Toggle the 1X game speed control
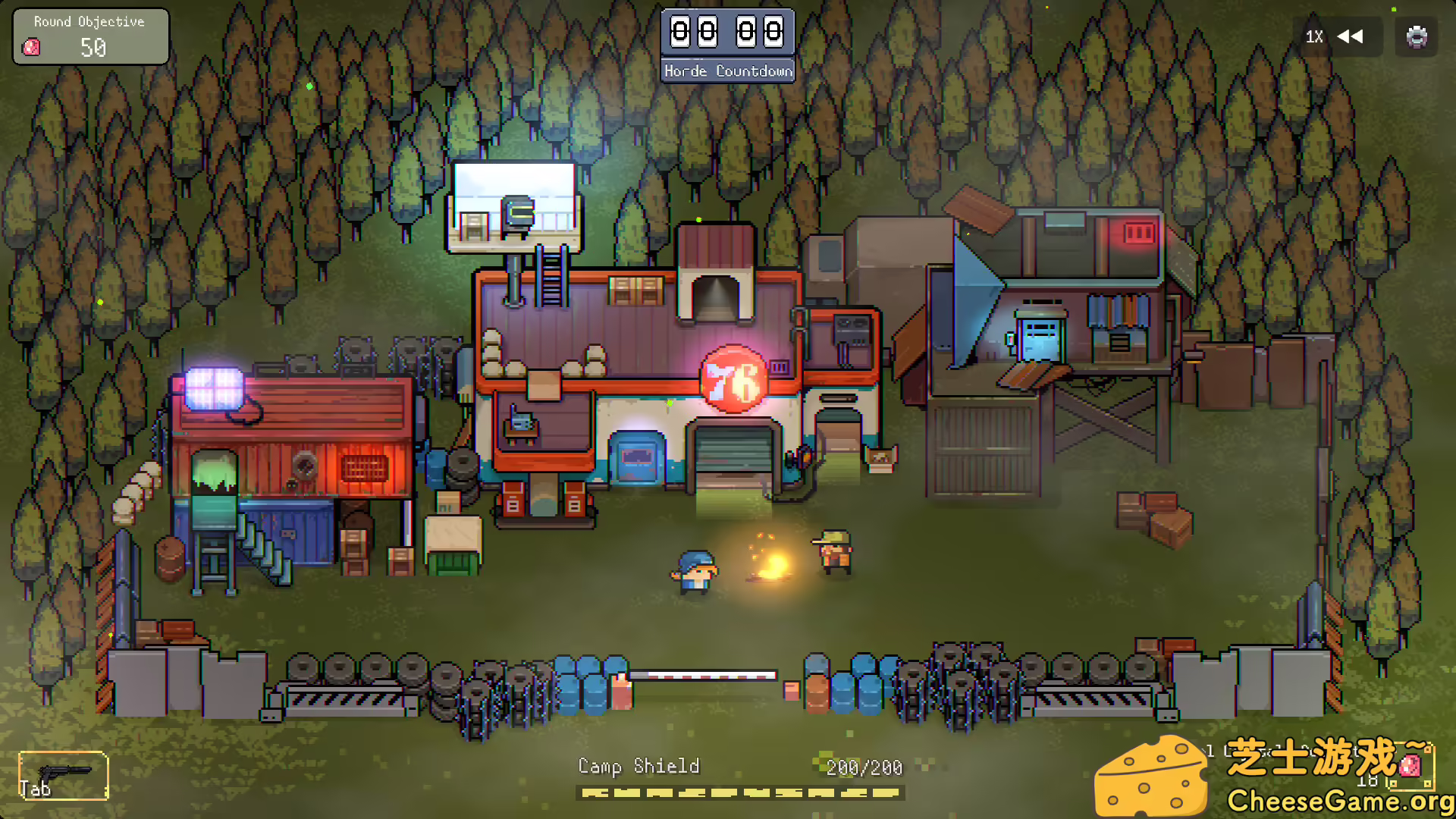 [x=1313, y=36]
